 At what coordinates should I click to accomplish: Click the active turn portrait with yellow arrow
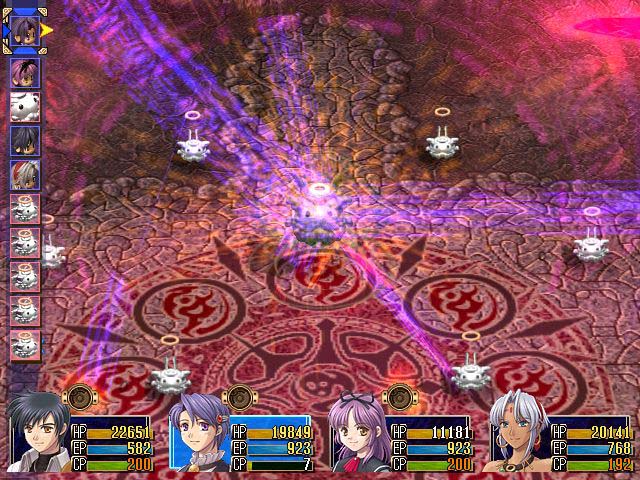click(25, 30)
